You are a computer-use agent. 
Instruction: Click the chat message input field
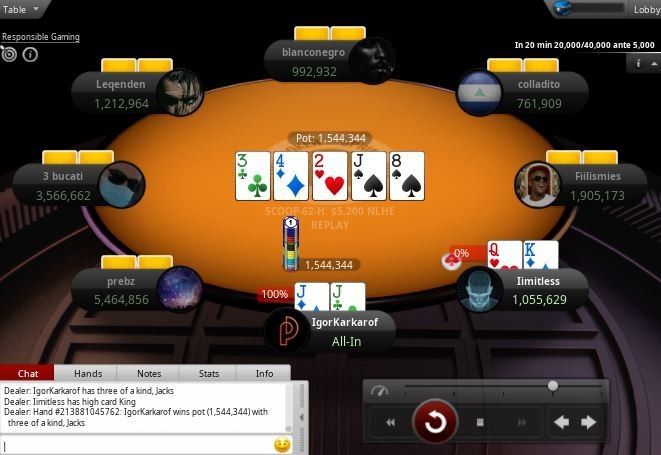135,445
